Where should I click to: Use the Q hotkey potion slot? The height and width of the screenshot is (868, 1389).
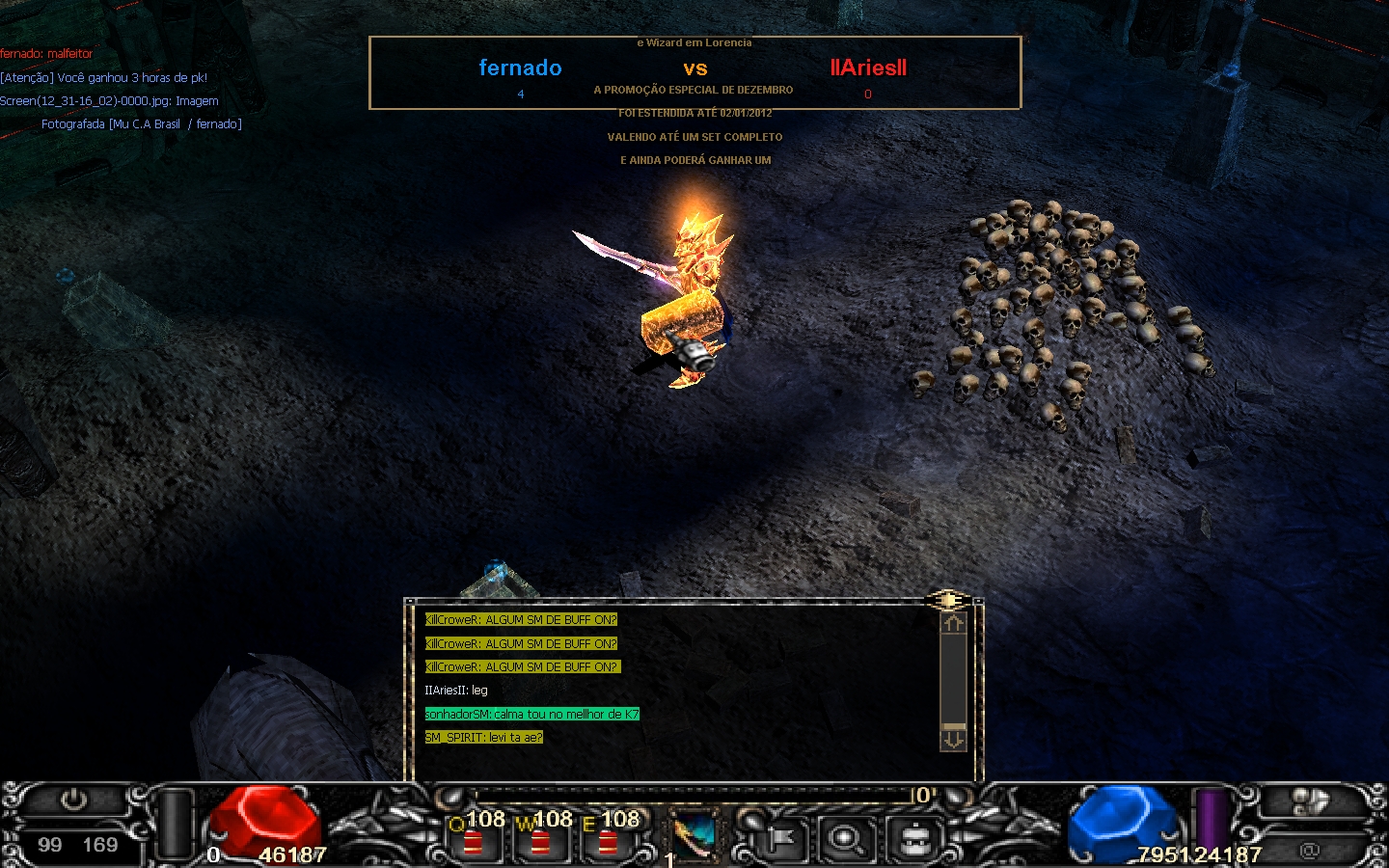(x=474, y=837)
